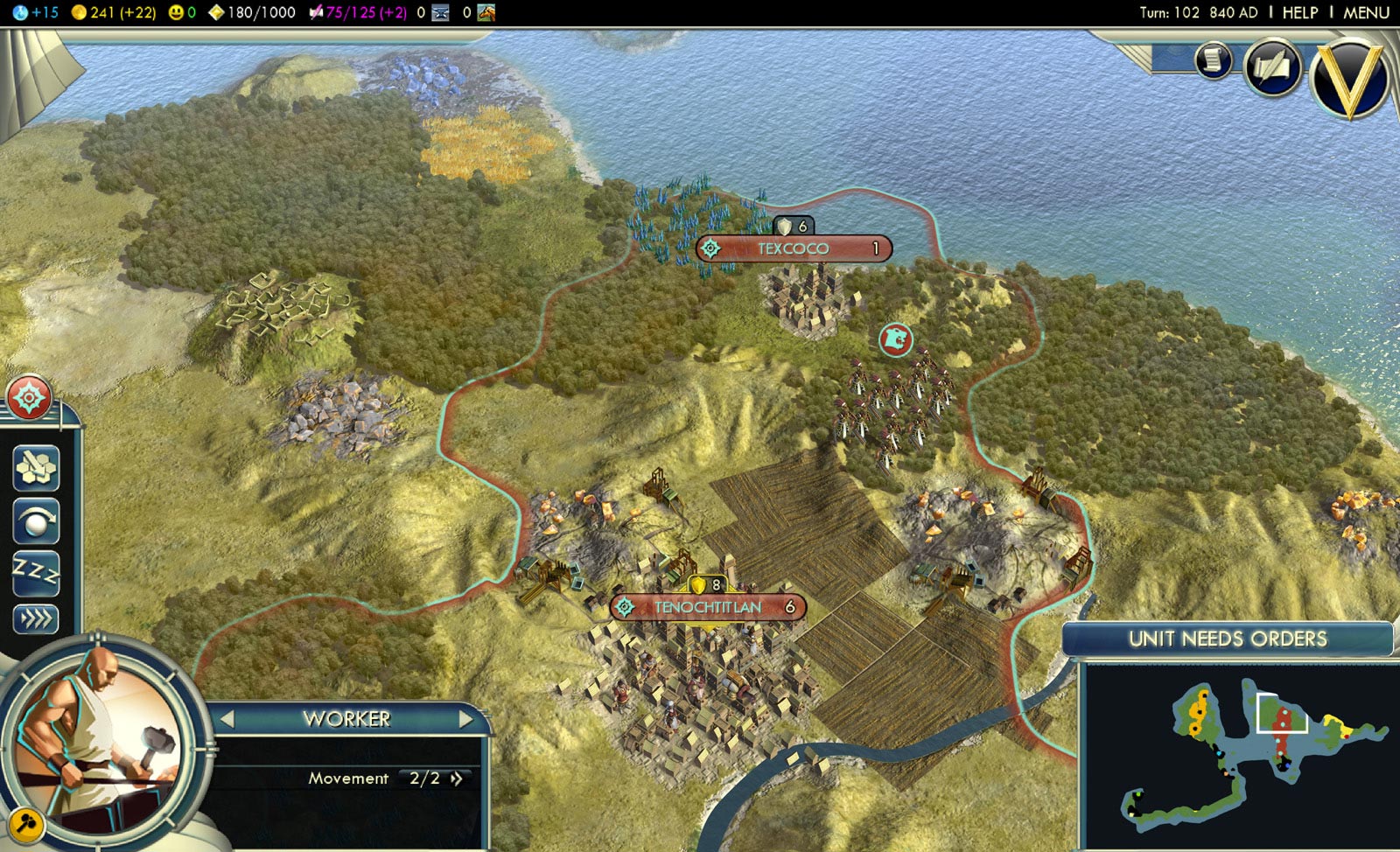1400x852 pixels.
Task: Open the HELP Civilopedia link
Action: [x=1299, y=12]
